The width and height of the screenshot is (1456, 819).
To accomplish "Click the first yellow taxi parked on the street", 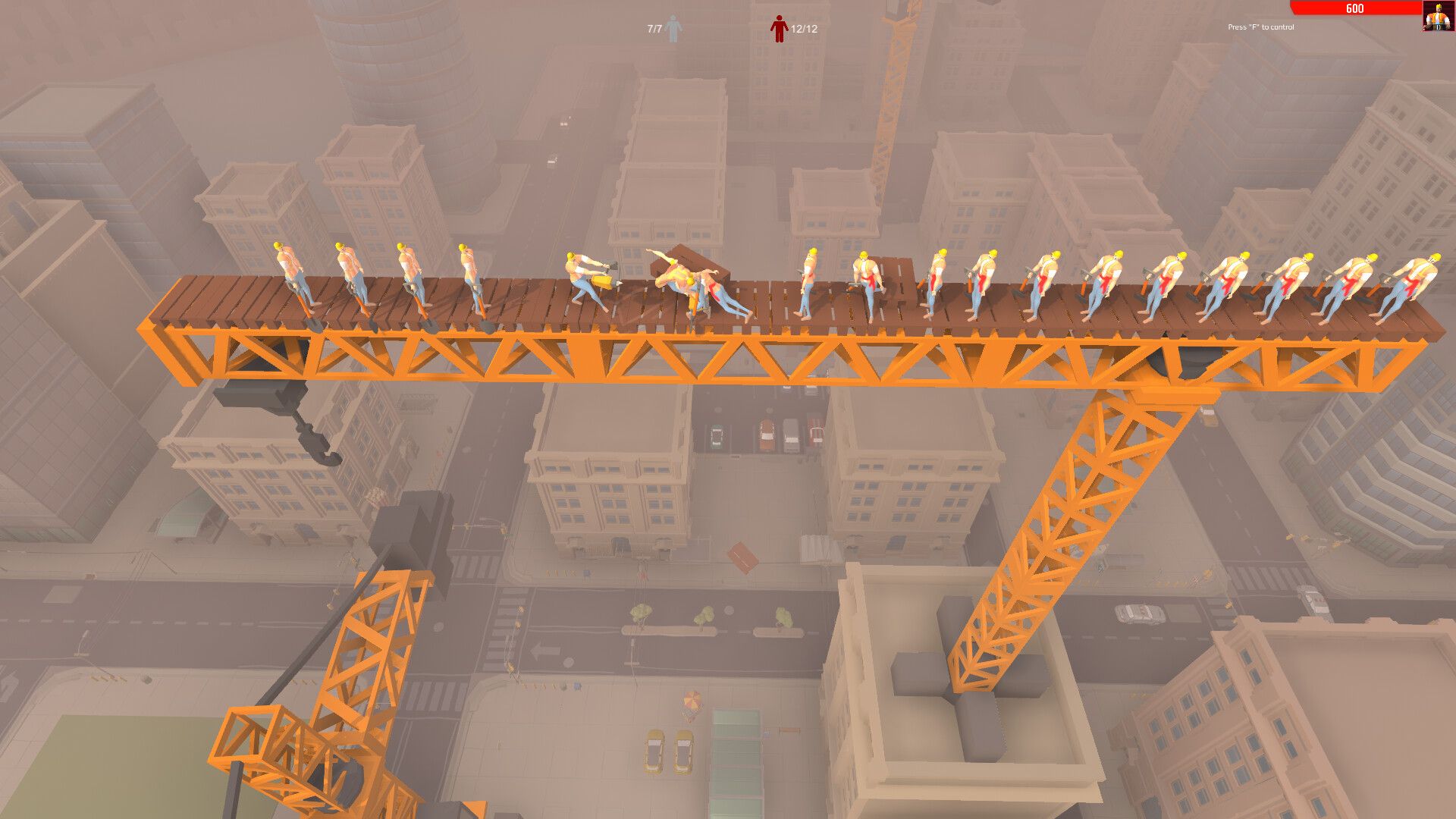I will tap(654, 752).
